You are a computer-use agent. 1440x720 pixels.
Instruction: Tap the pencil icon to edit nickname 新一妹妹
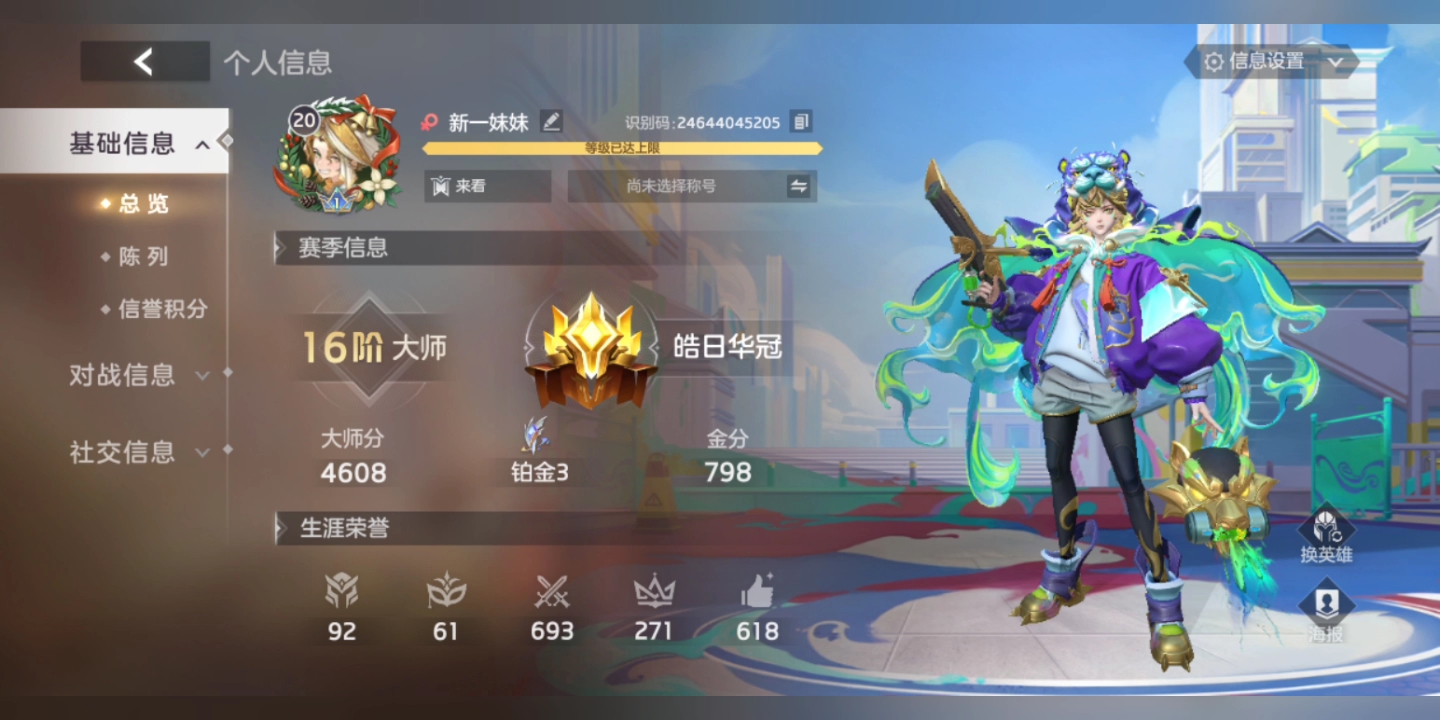pos(549,121)
